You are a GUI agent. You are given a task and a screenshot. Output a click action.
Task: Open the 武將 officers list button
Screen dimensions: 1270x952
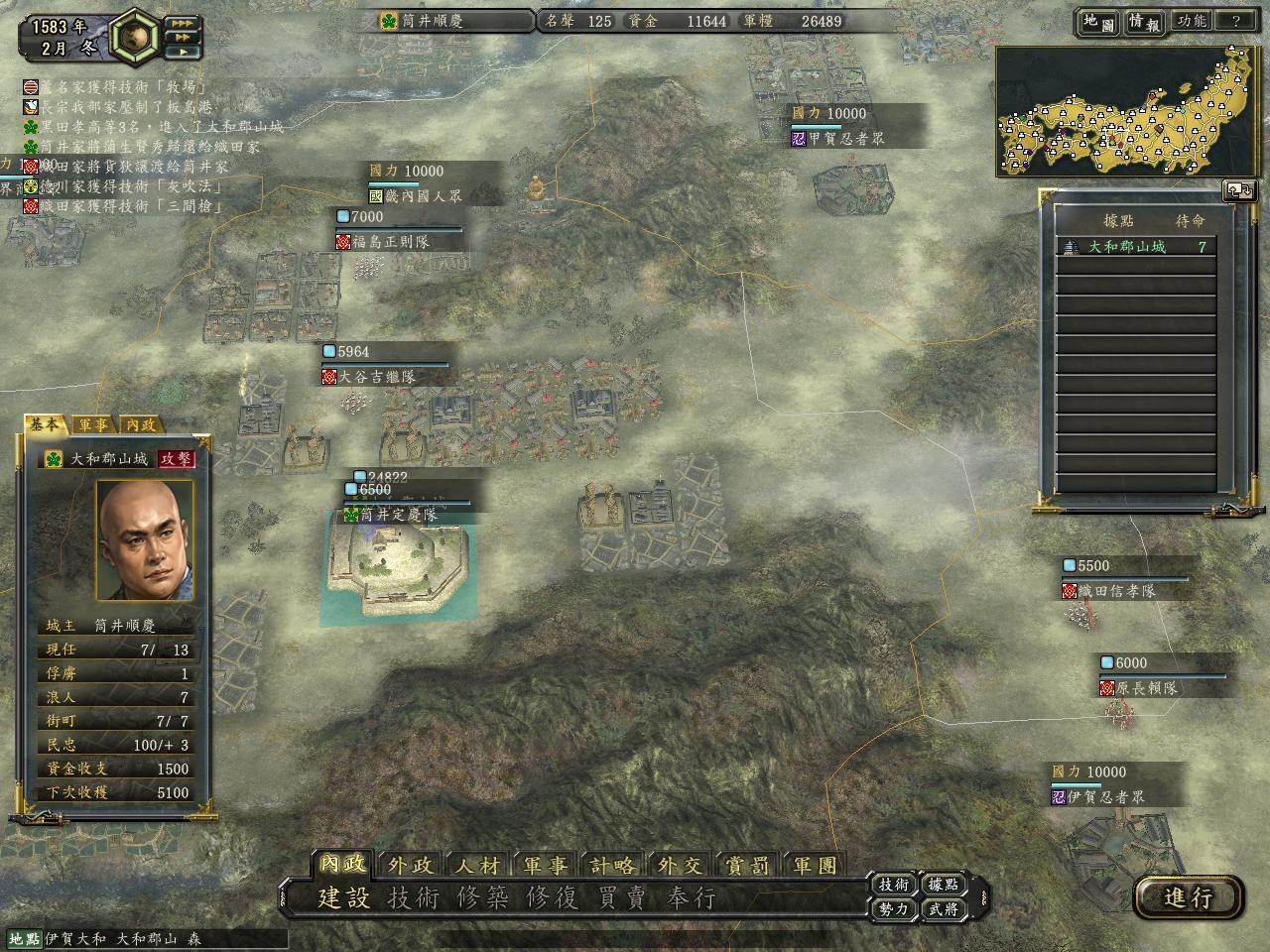point(944,909)
